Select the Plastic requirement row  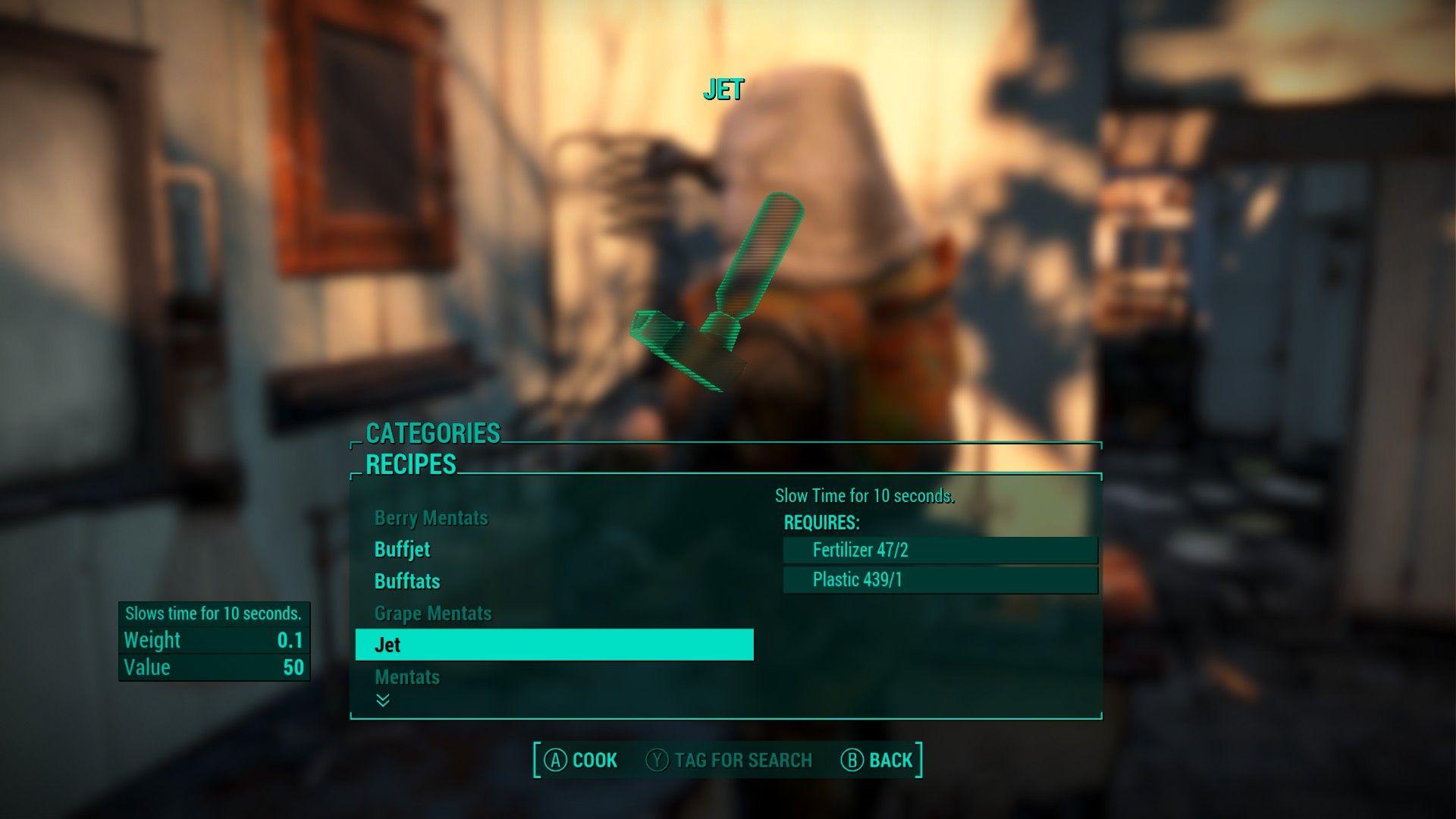click(940, 580)
